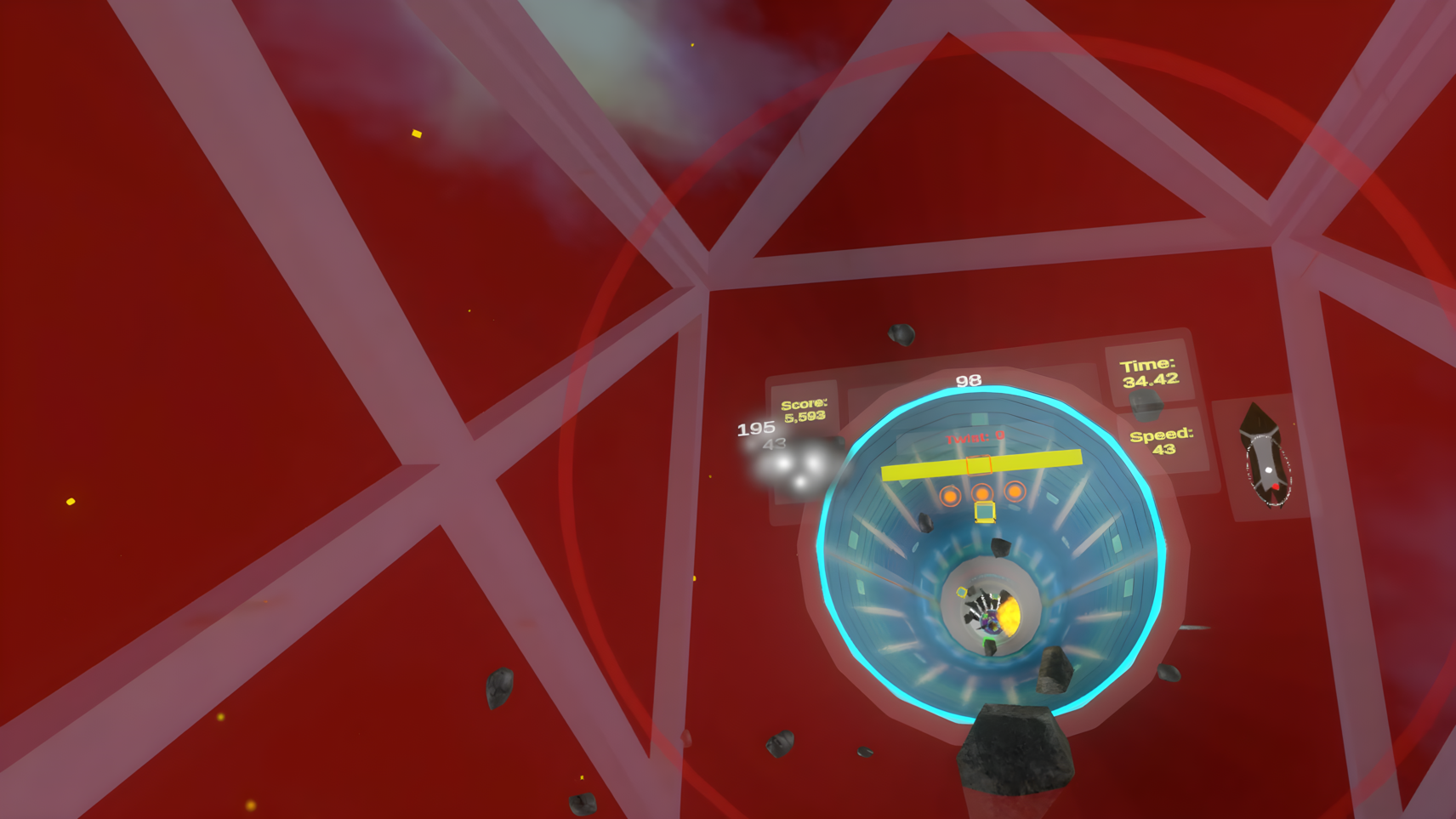Open the Score: 5,593 panel
This screenshot has width=1456, height=819.
[x=805, y=411]
